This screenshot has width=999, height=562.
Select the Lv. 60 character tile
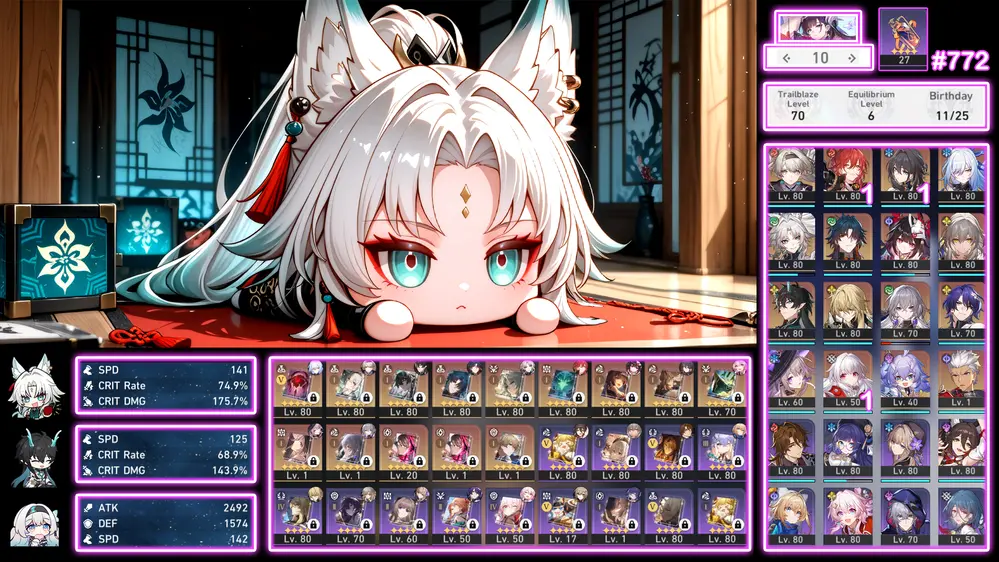pos(791,377)
